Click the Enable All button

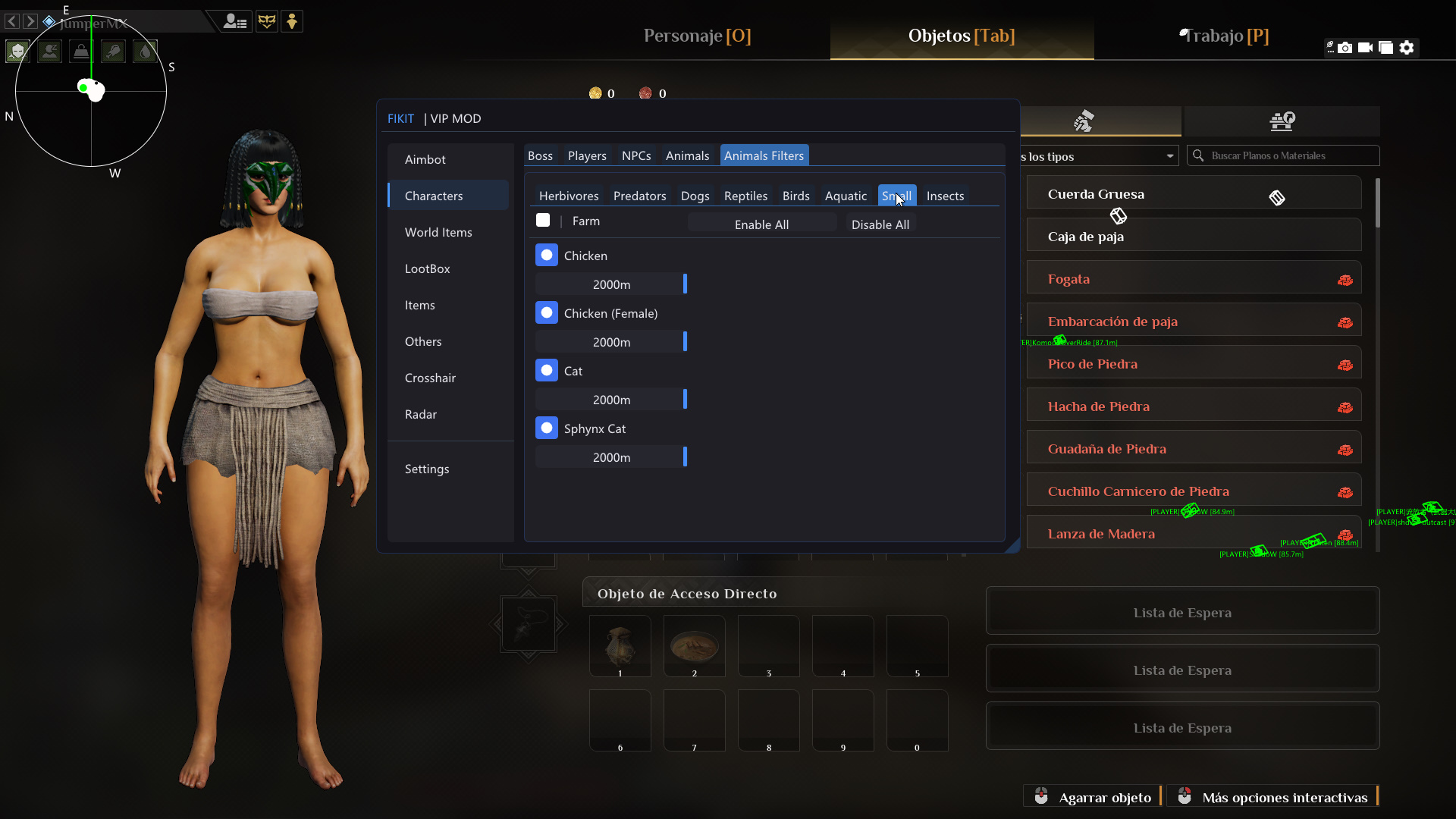coord(762,224)
